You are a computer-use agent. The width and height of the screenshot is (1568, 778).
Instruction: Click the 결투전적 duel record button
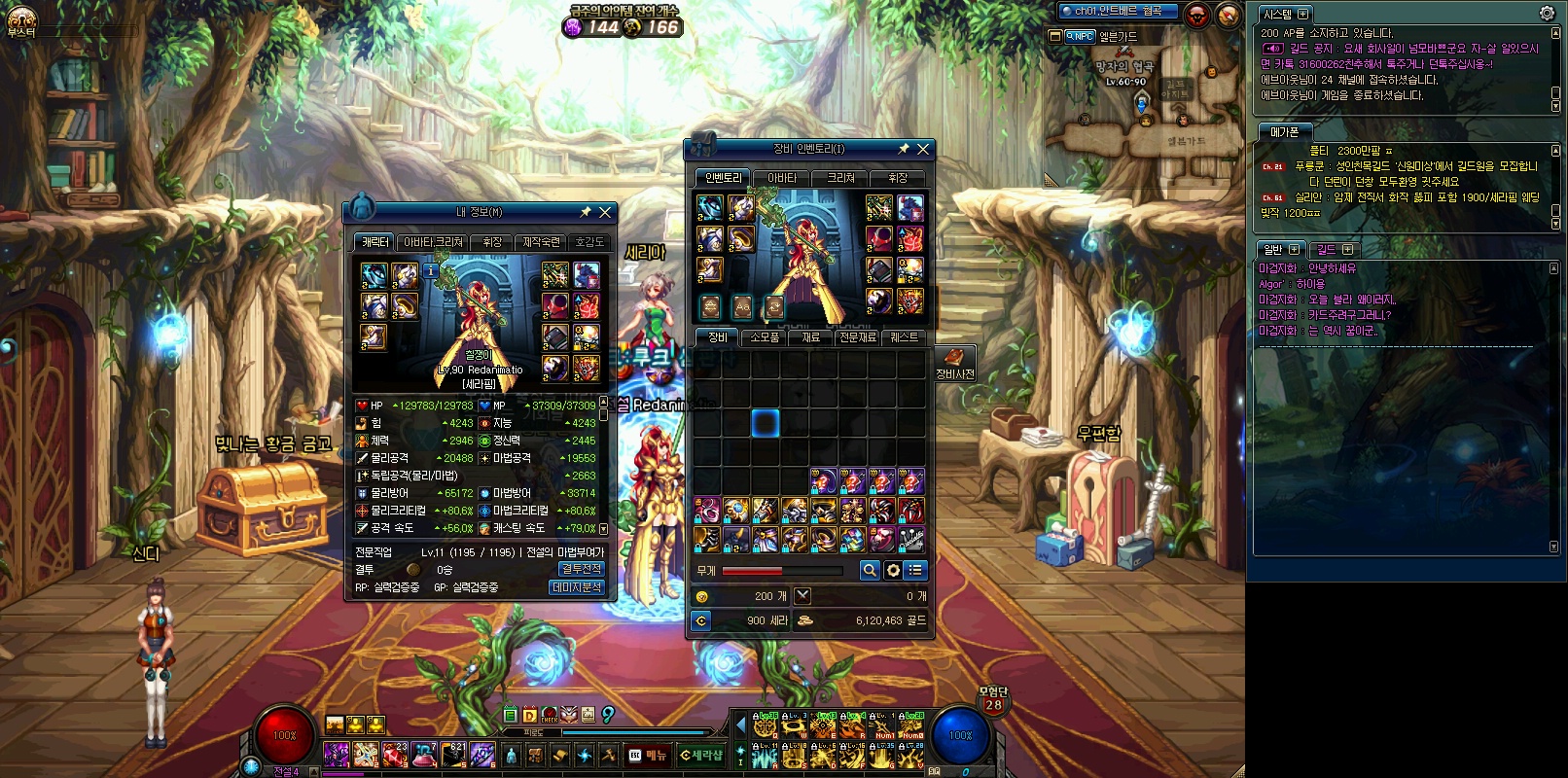coord(581,569)
